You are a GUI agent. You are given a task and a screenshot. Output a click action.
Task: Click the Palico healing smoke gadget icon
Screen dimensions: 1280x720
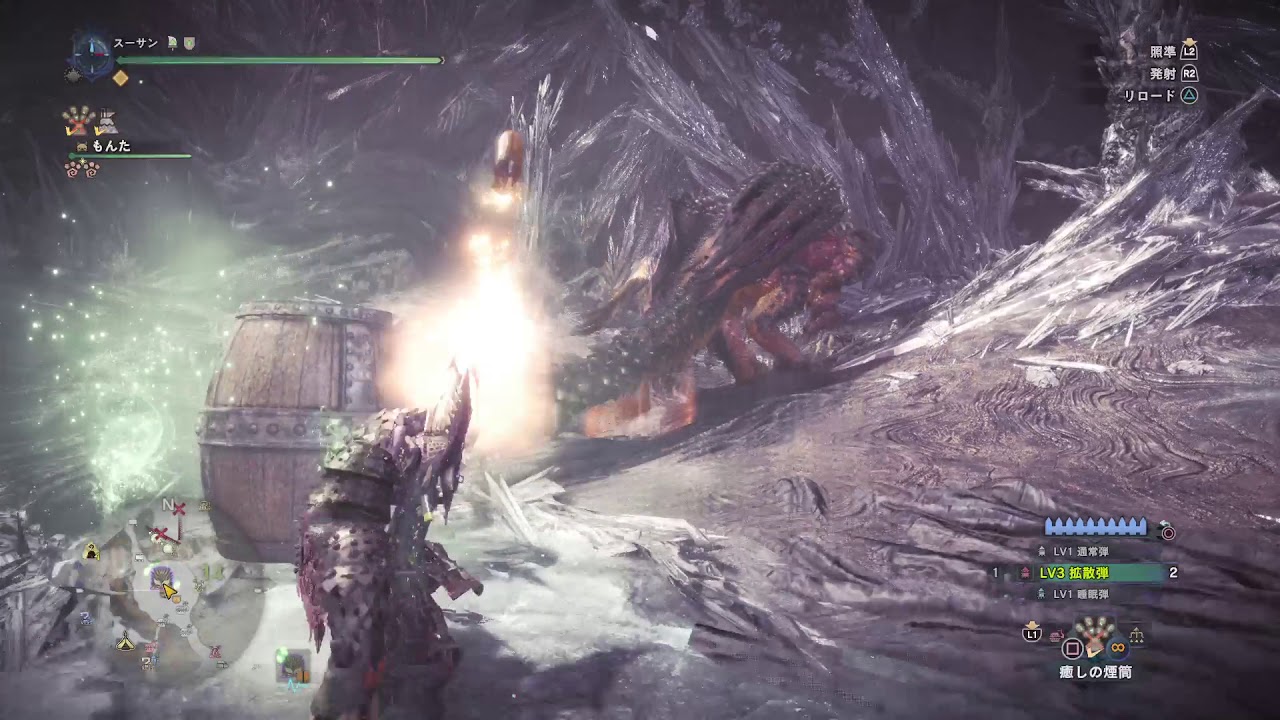(x=77, y=122)
